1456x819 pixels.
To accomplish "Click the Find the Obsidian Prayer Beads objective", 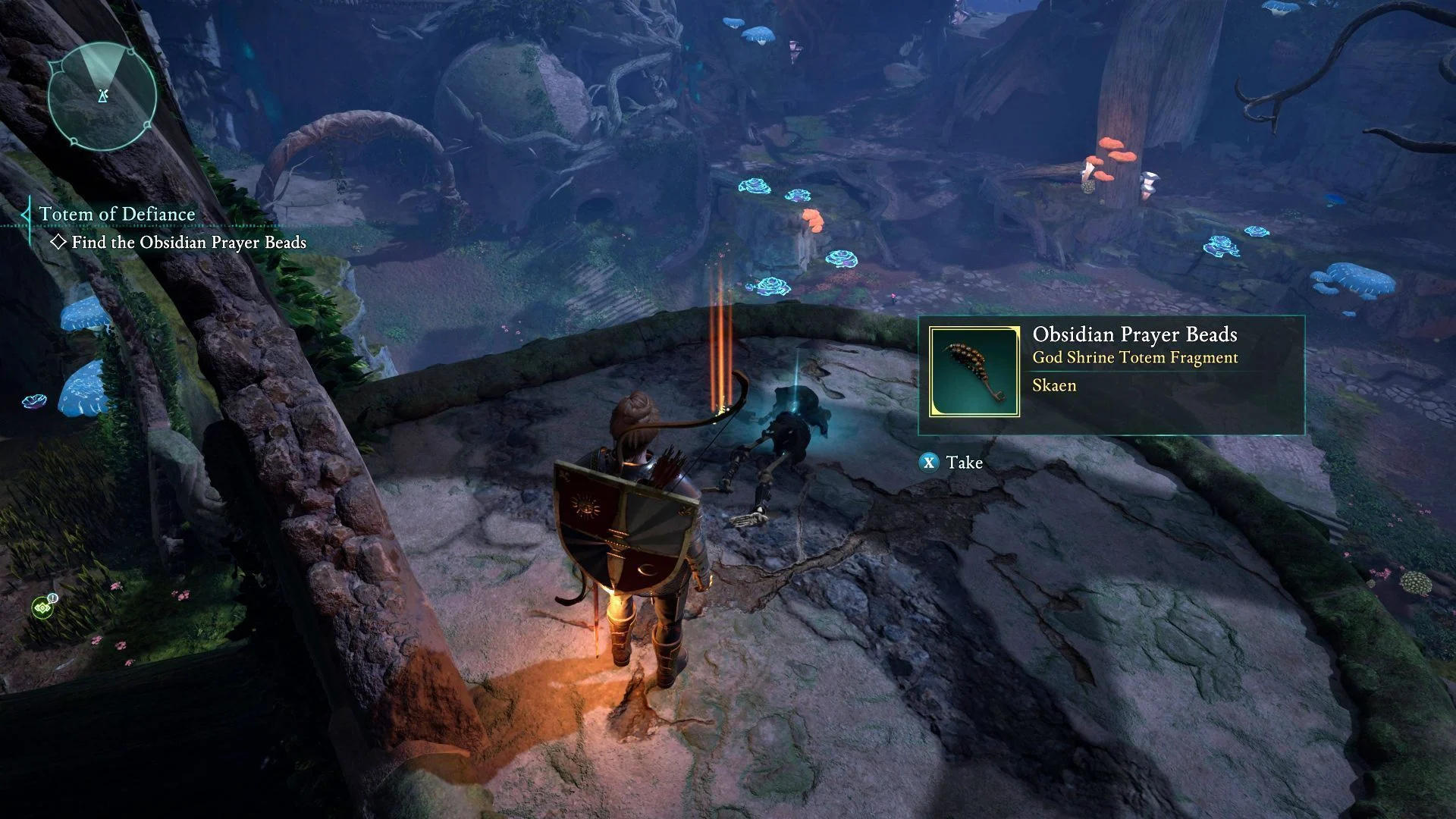I will tap(188, 243).
